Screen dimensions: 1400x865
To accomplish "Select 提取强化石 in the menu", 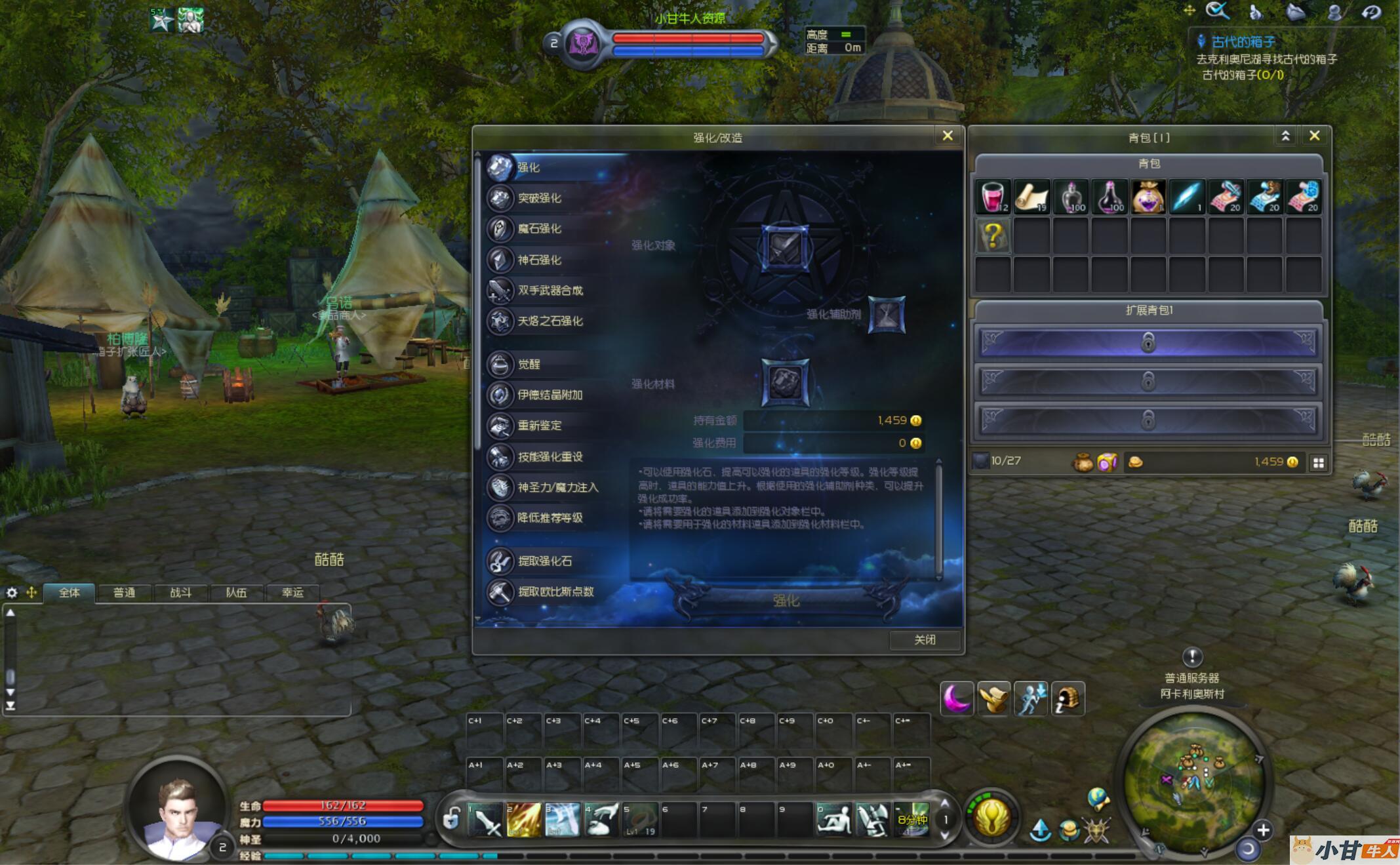I will 544,561.
